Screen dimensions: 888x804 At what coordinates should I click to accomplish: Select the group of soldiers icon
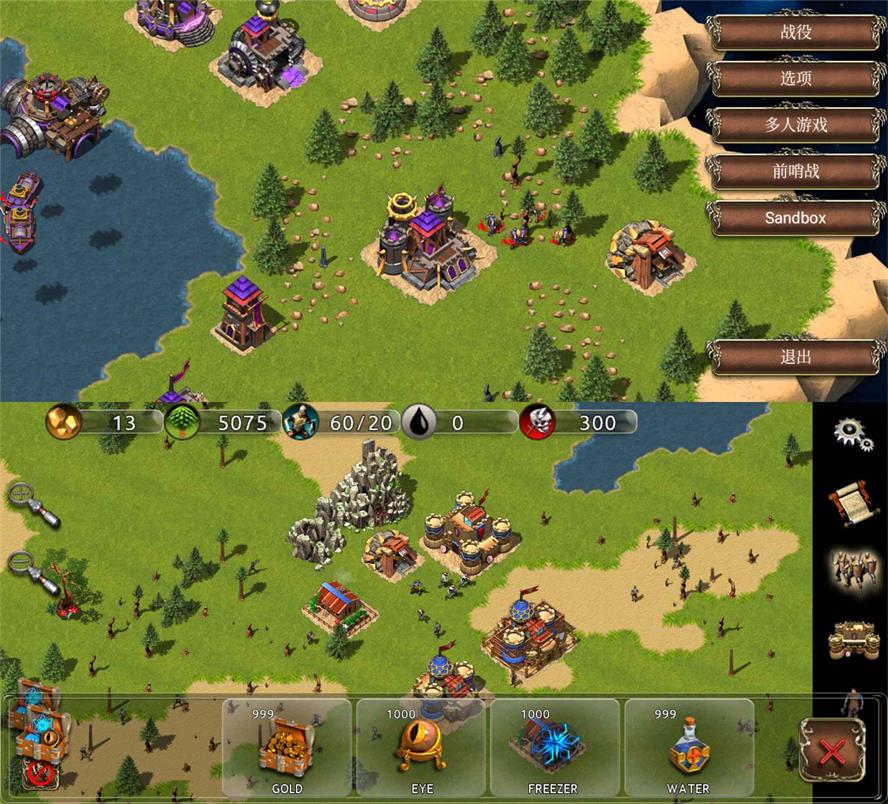[850, 569]
